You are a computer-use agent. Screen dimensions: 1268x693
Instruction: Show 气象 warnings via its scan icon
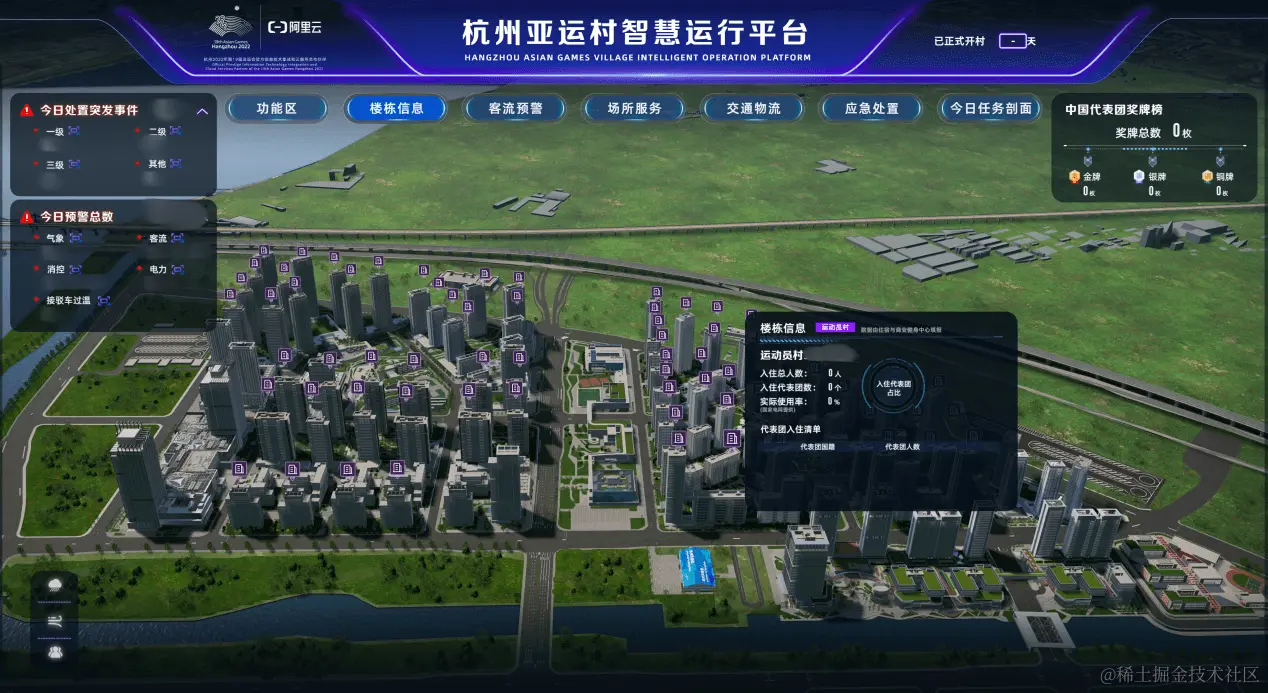tap(75, 238)
